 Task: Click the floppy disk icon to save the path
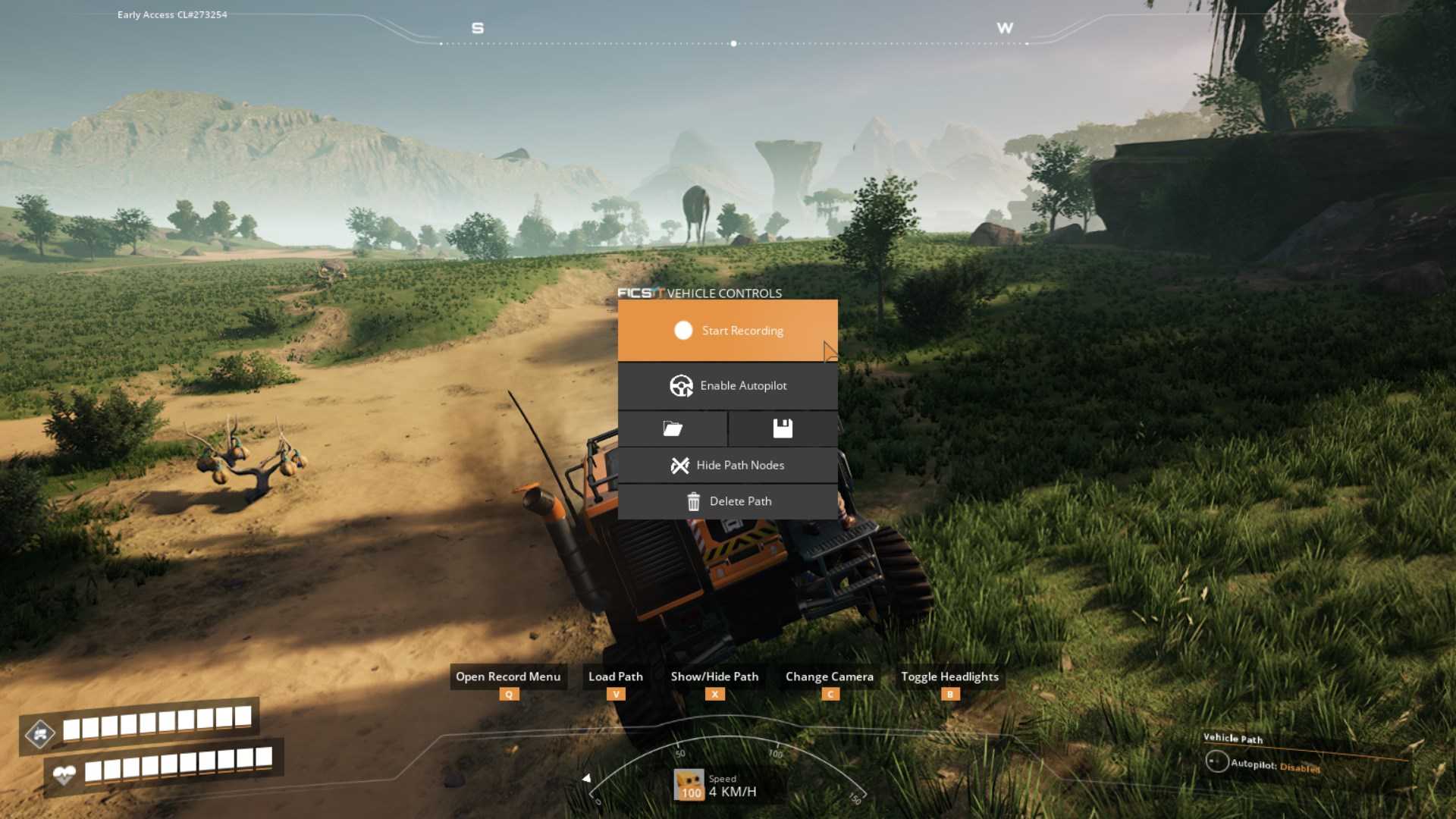[x=783, y=428]
